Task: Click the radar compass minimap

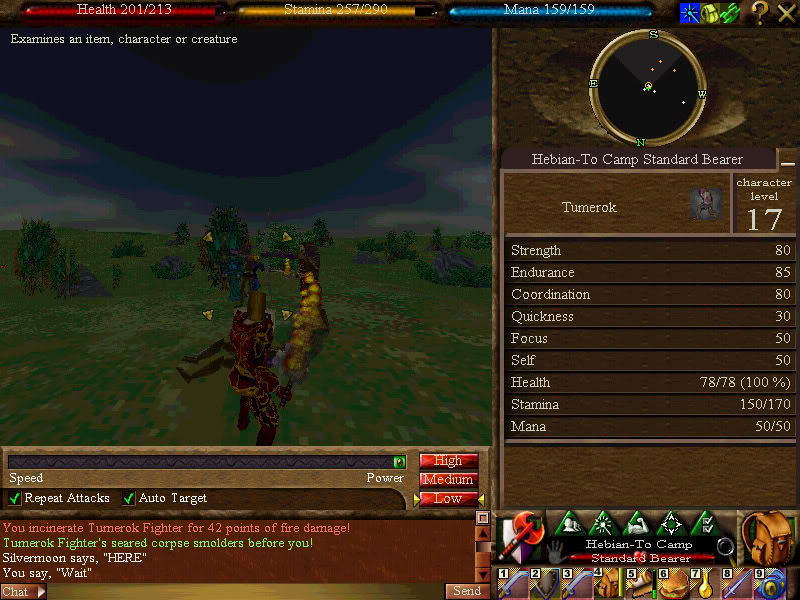Action: click(x=648, y=87)
